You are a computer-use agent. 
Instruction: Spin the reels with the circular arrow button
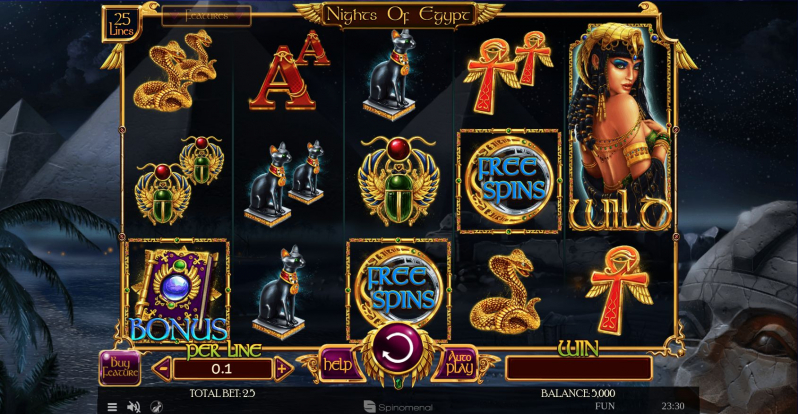[x=398, y=350]
